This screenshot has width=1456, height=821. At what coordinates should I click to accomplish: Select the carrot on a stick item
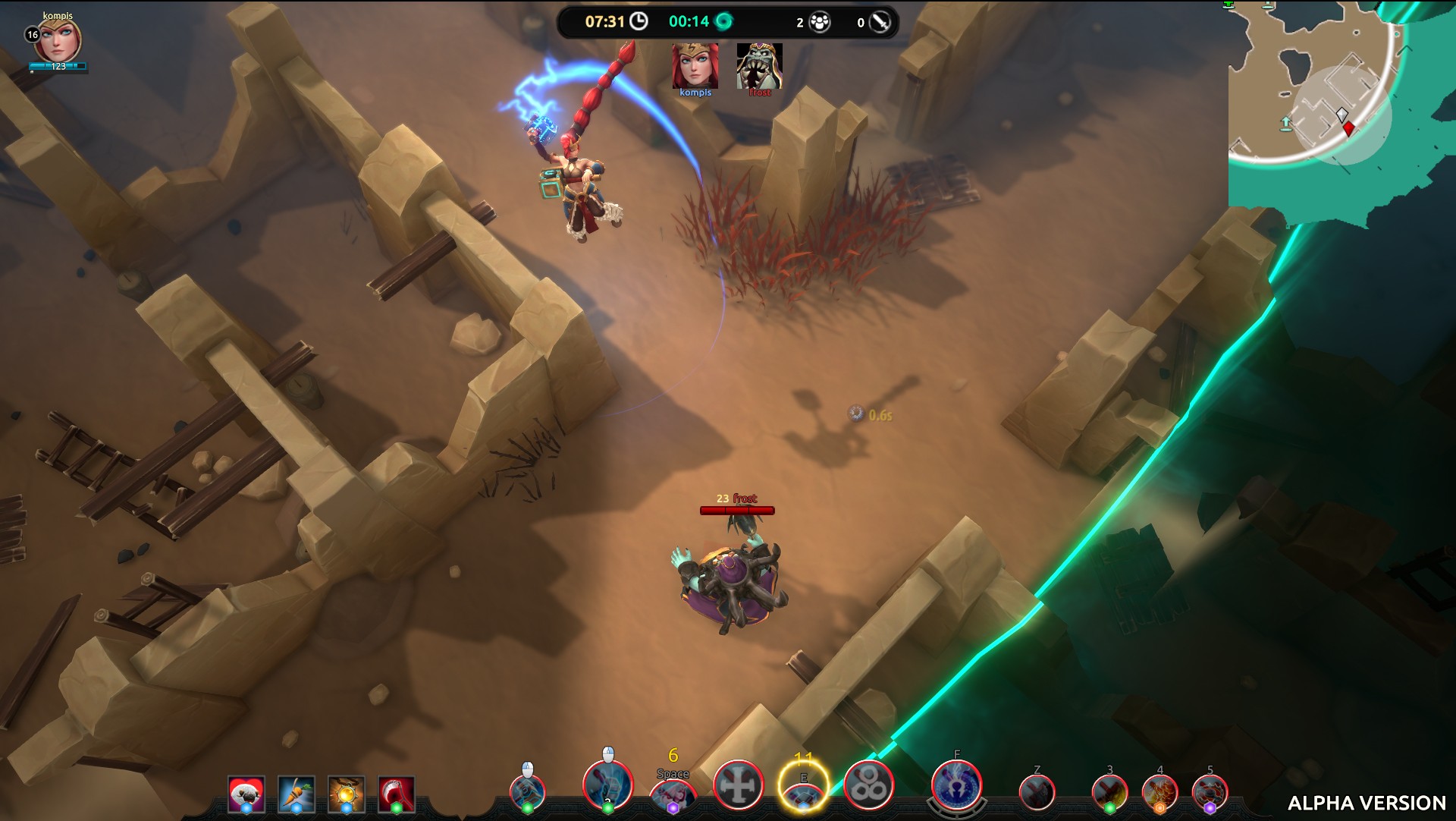tap(297, 794)
